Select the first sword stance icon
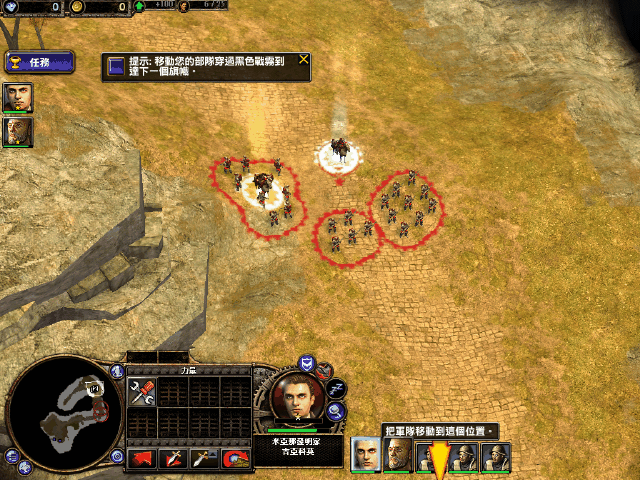This screenshot has height=480, width=640. coord(173,458)
